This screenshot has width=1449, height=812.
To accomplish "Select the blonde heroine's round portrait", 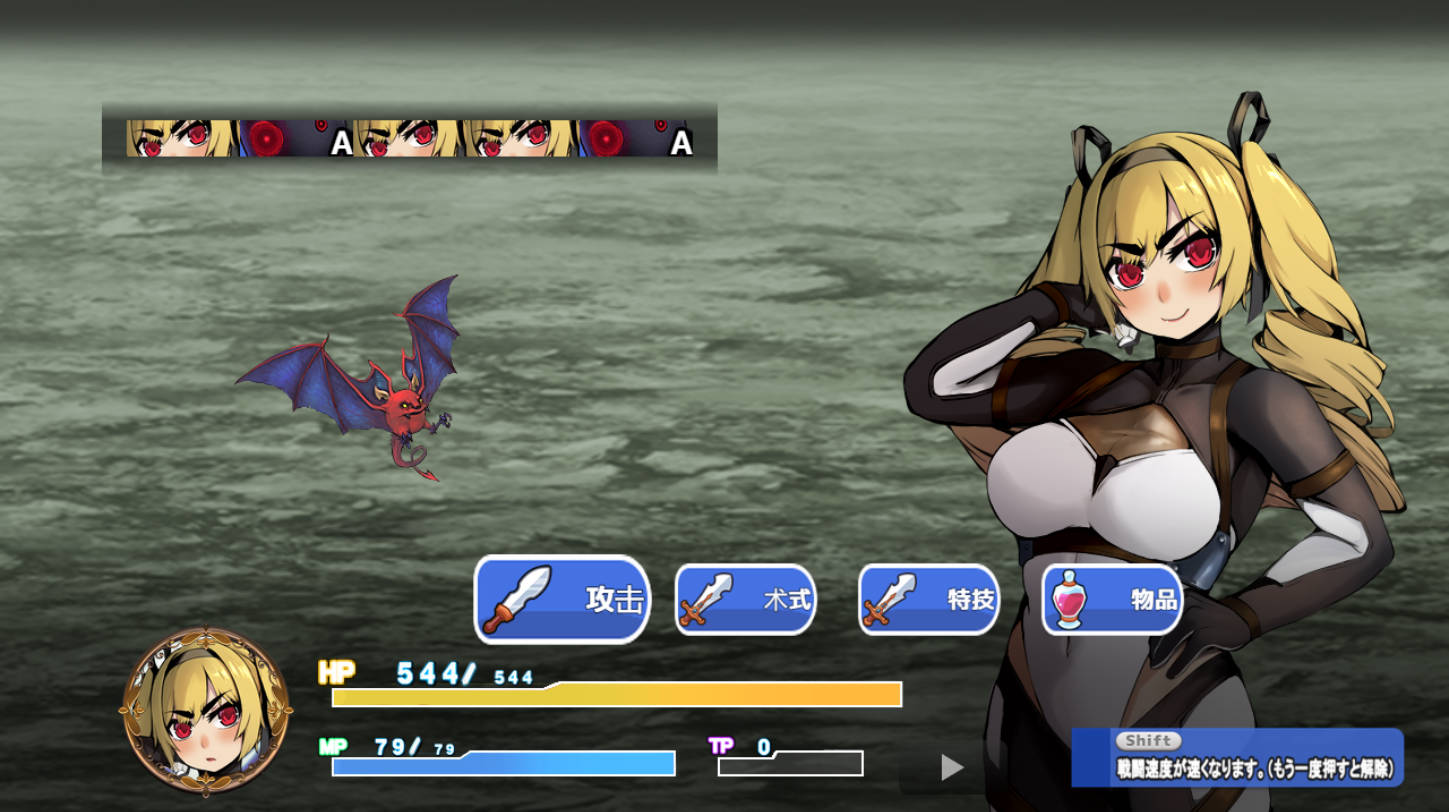I will [x=206, y=711].
